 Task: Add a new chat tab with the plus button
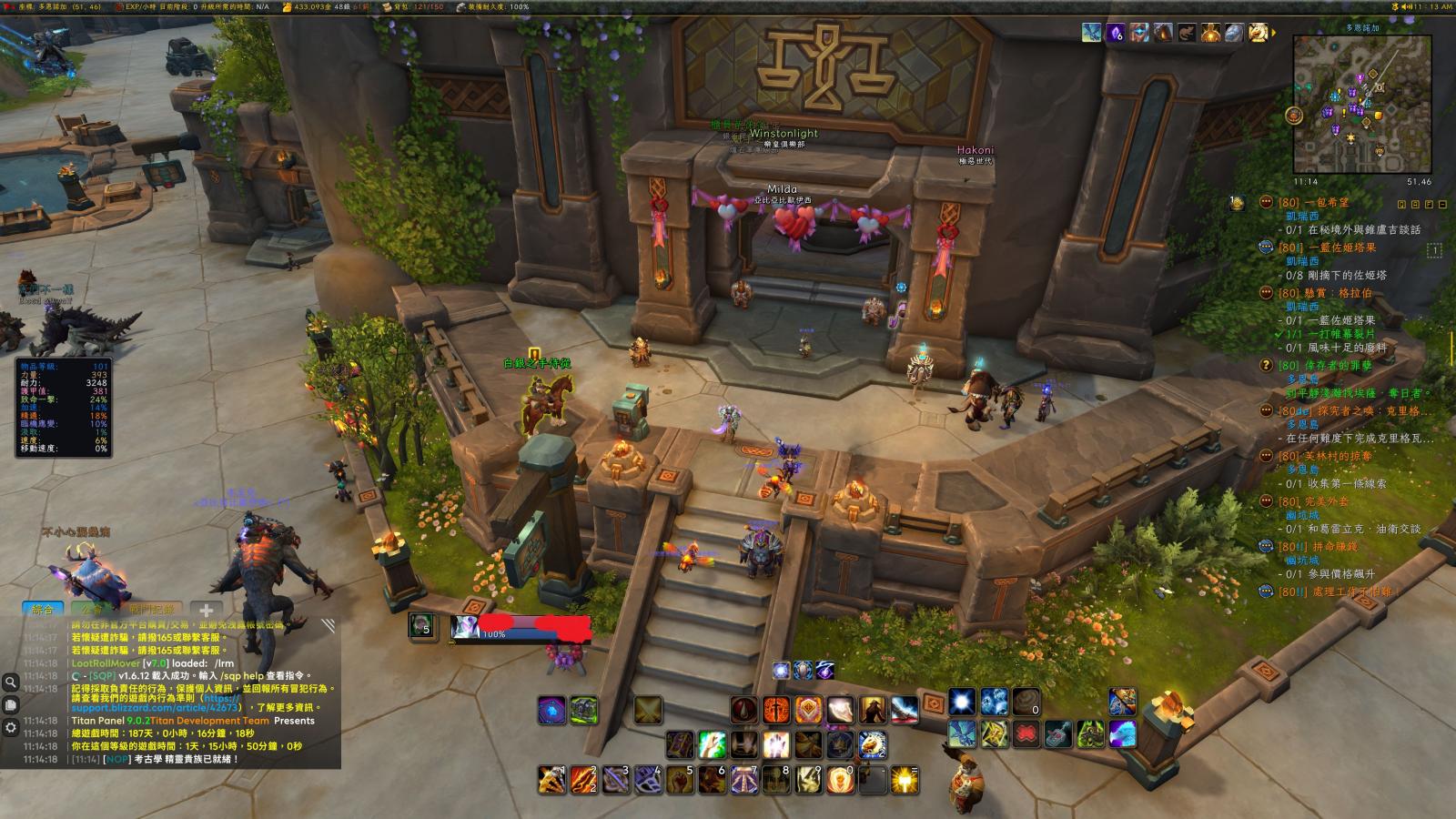pyautogui.click(x=206, y=611)
